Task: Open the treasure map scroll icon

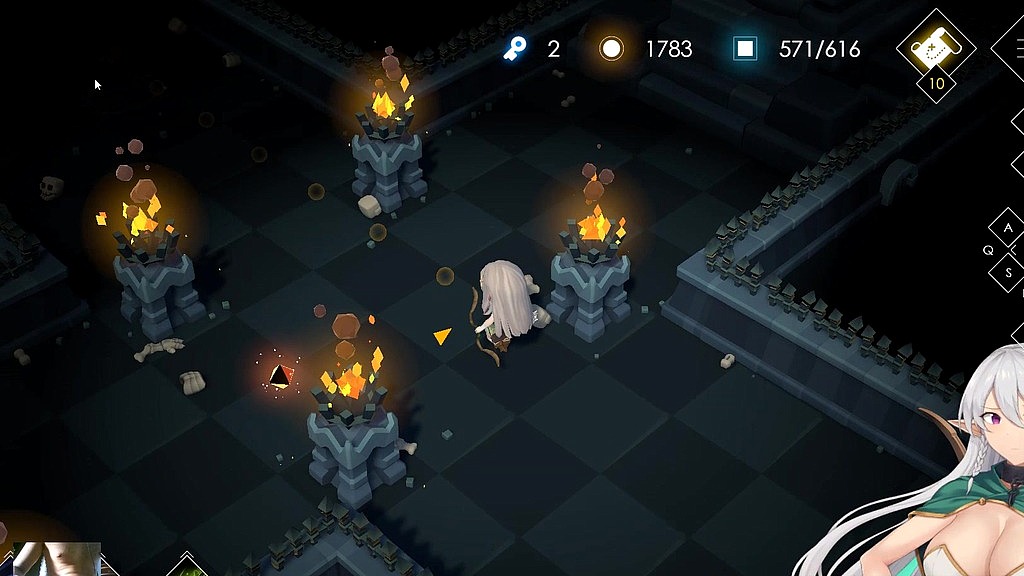Action: [936, 45]
